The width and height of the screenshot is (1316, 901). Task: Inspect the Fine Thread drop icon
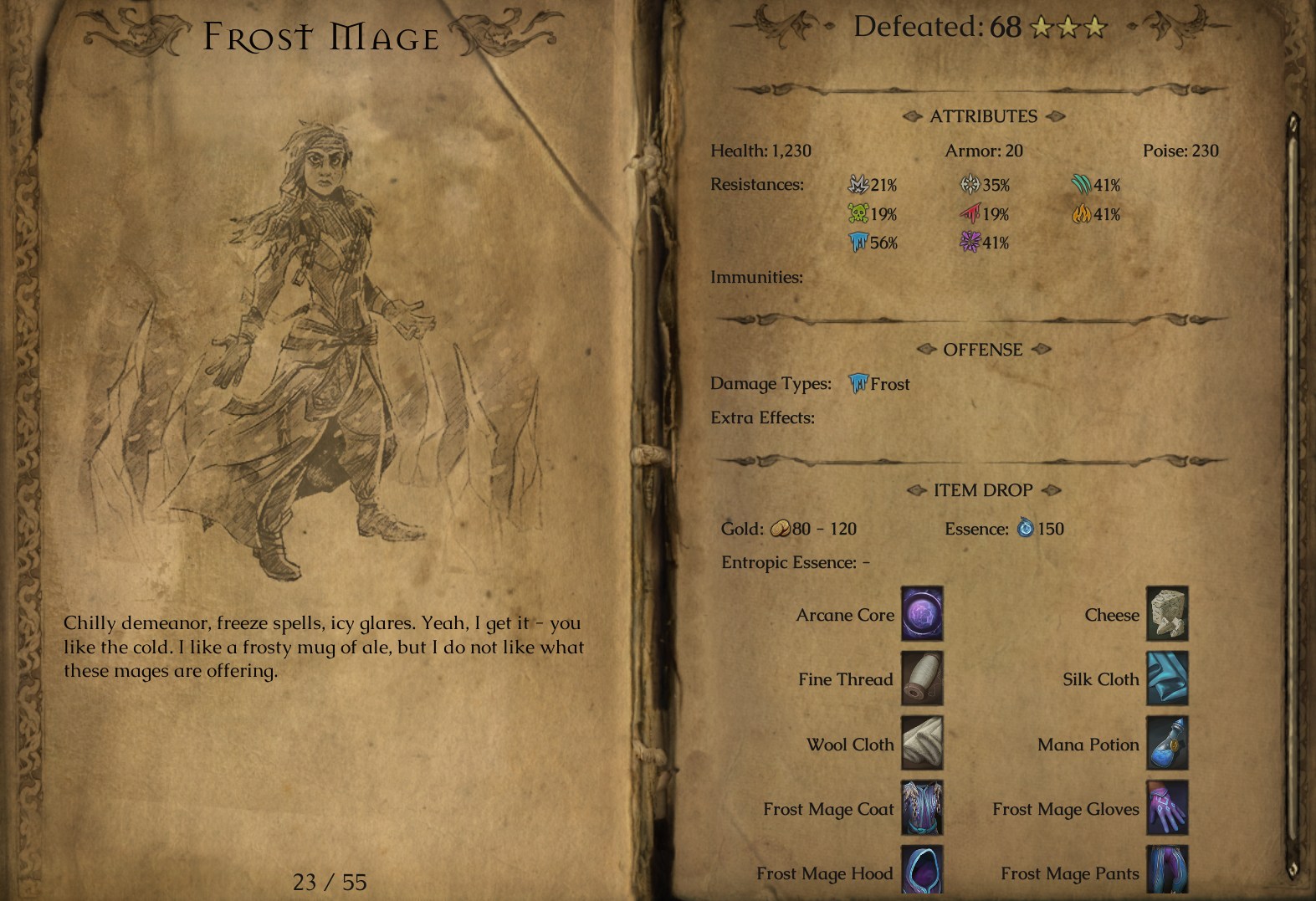pyautogui.click(x=922, y=678)
